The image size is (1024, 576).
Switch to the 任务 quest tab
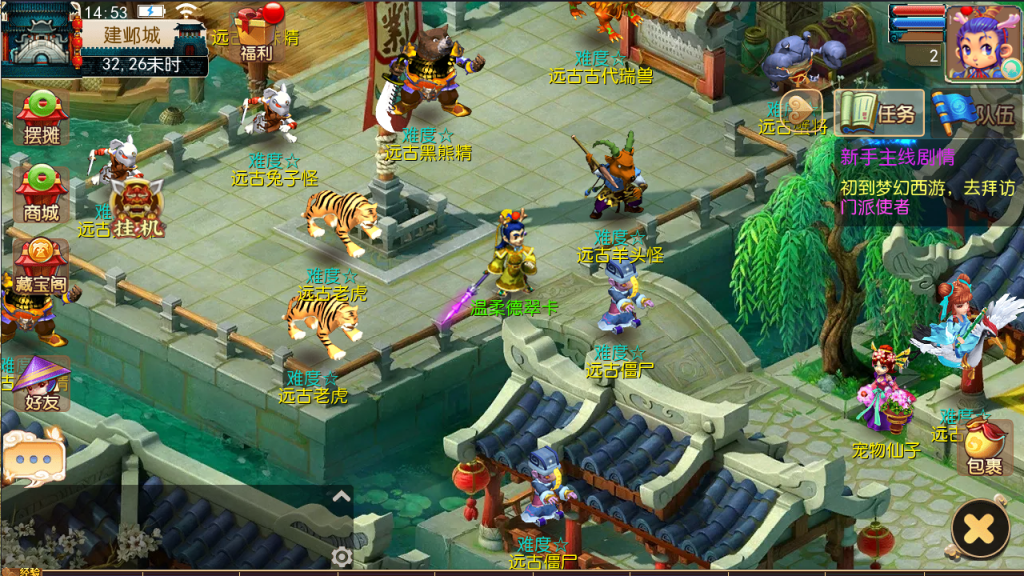click(x=879, y=113)
